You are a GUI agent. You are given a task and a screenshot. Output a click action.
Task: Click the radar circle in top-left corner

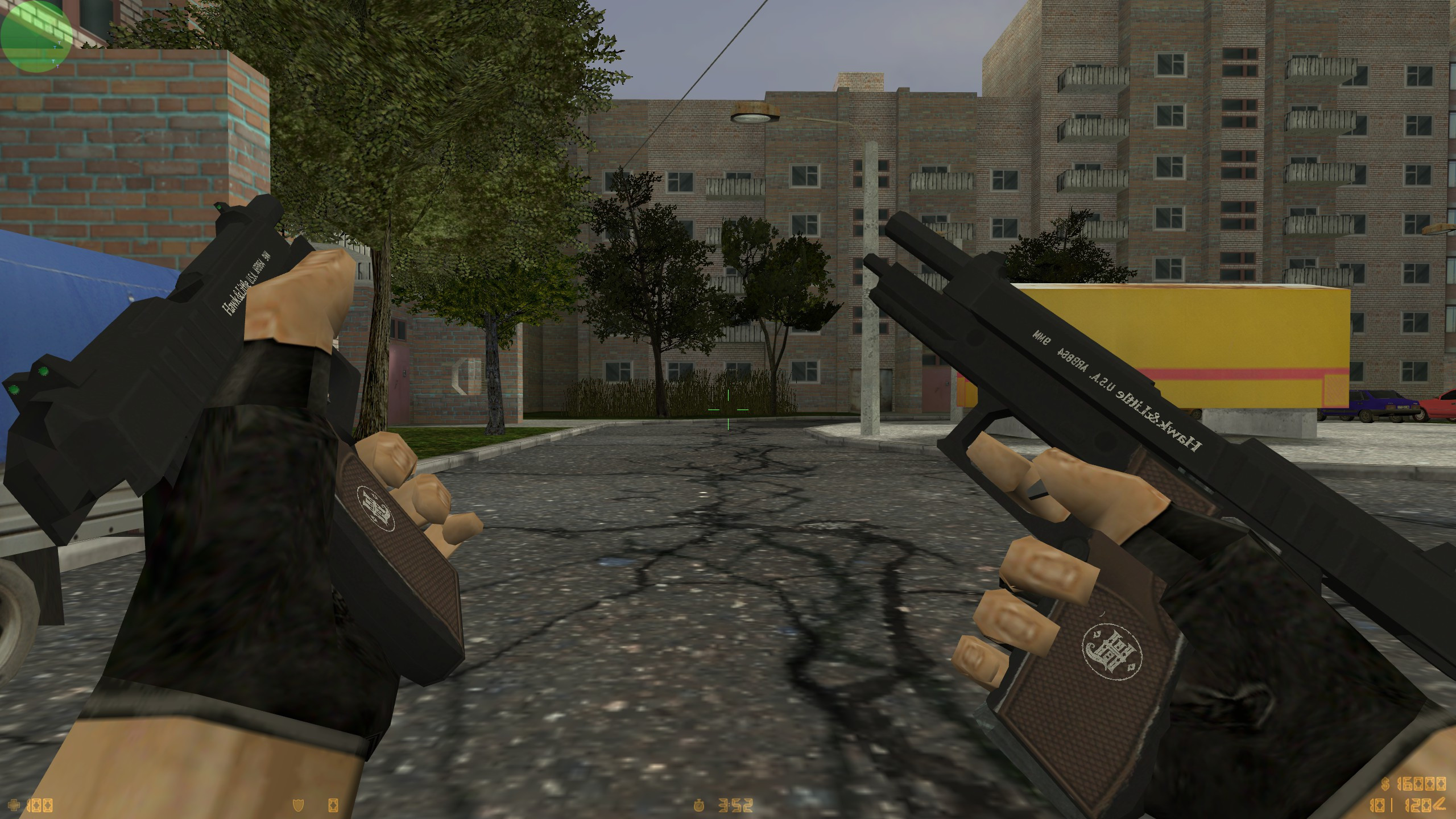tap(35, 37)
